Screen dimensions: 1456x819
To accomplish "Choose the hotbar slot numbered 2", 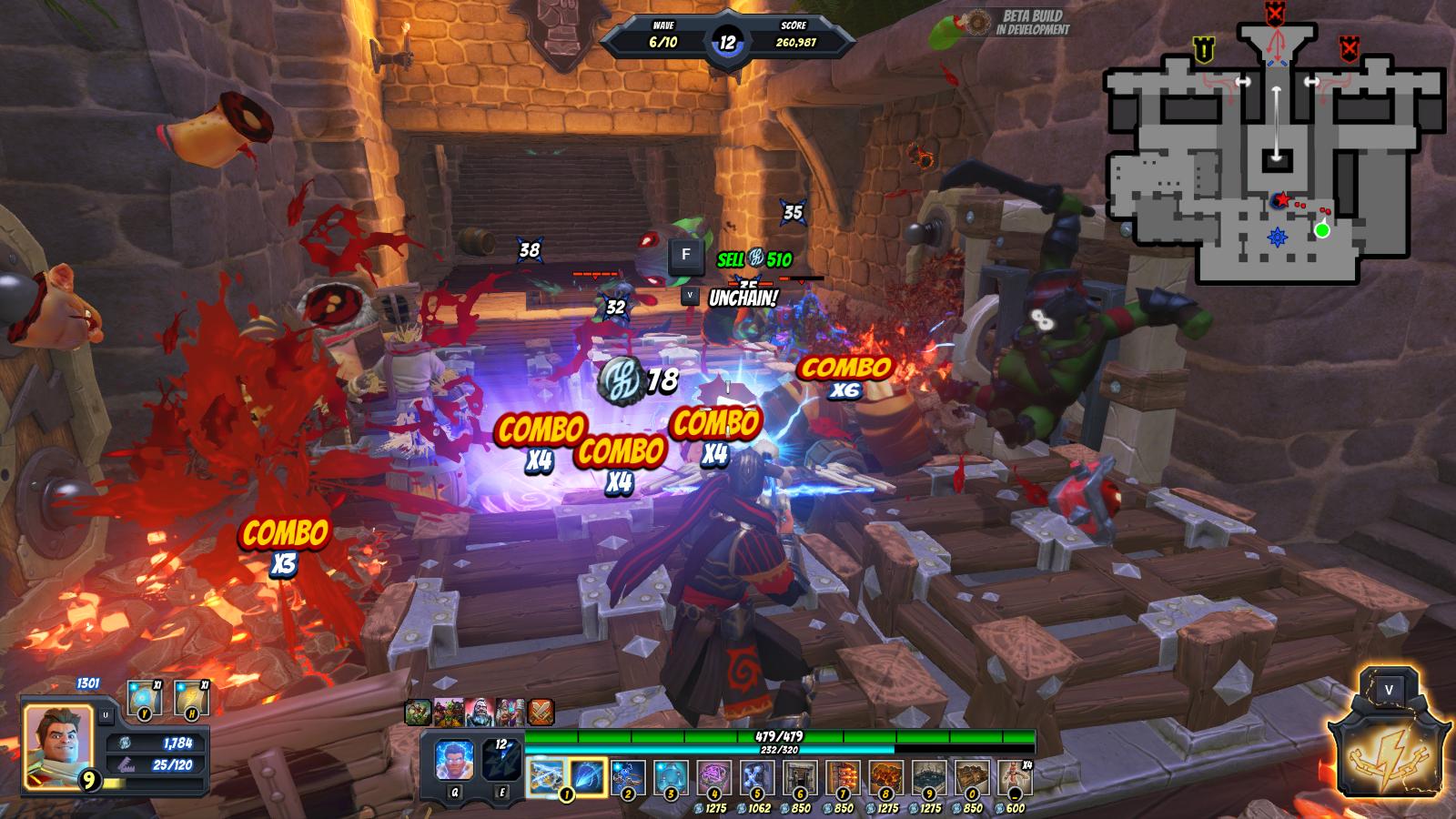I will [x=628, y=778].
